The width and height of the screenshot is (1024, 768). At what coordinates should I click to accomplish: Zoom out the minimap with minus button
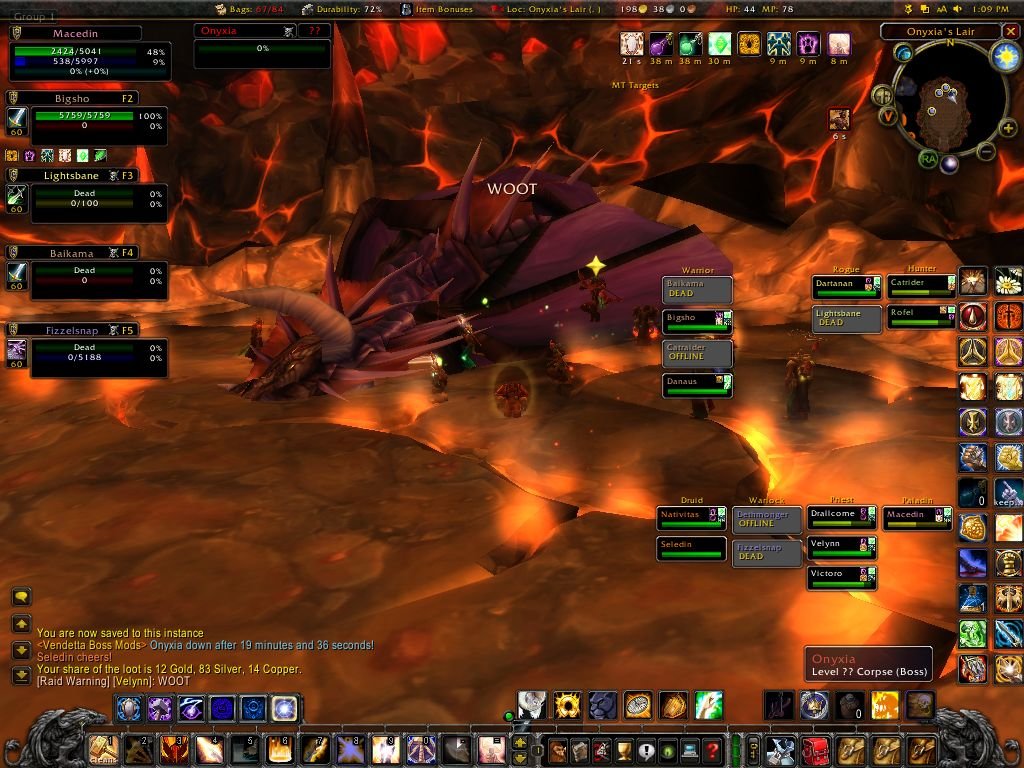(x=985, y=152)
